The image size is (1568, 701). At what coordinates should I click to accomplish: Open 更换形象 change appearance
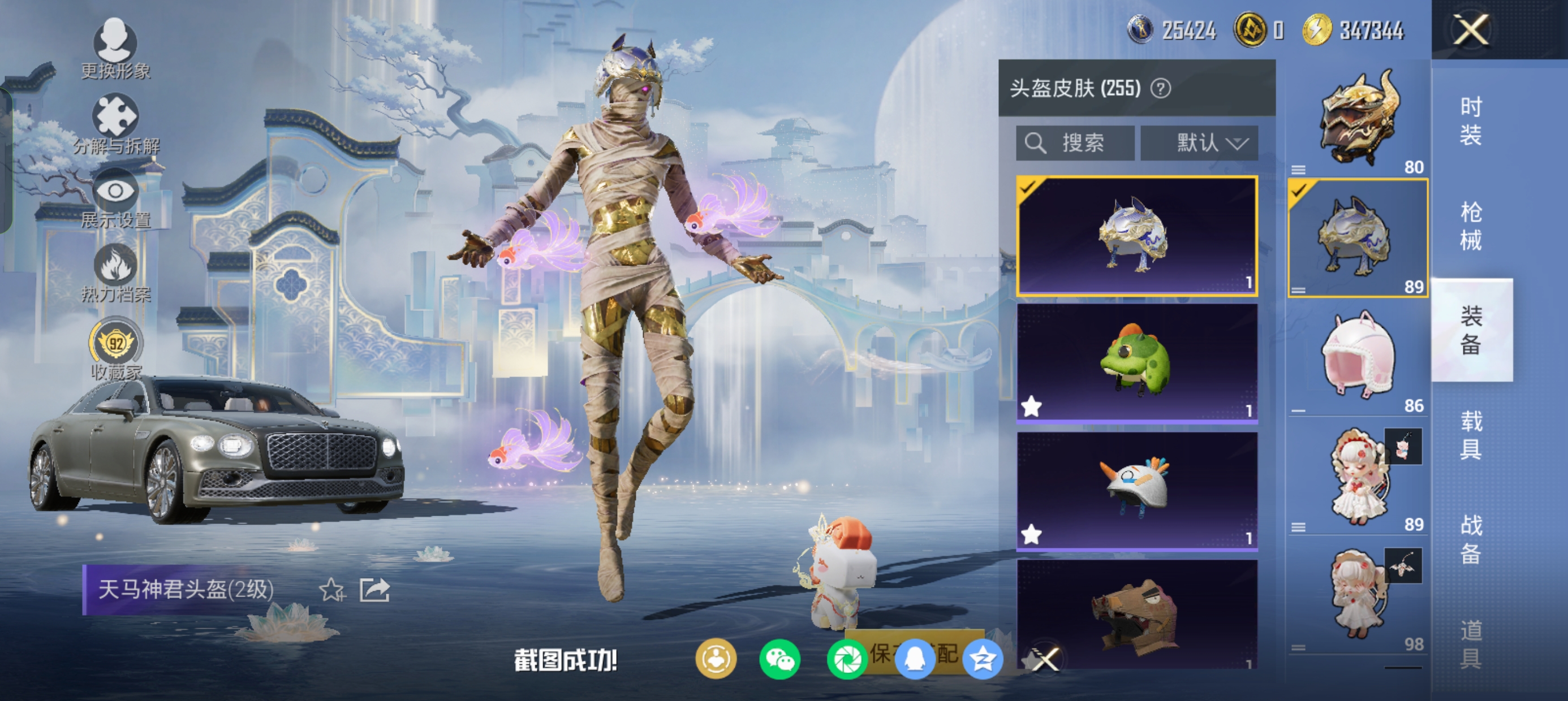(115, 49)
